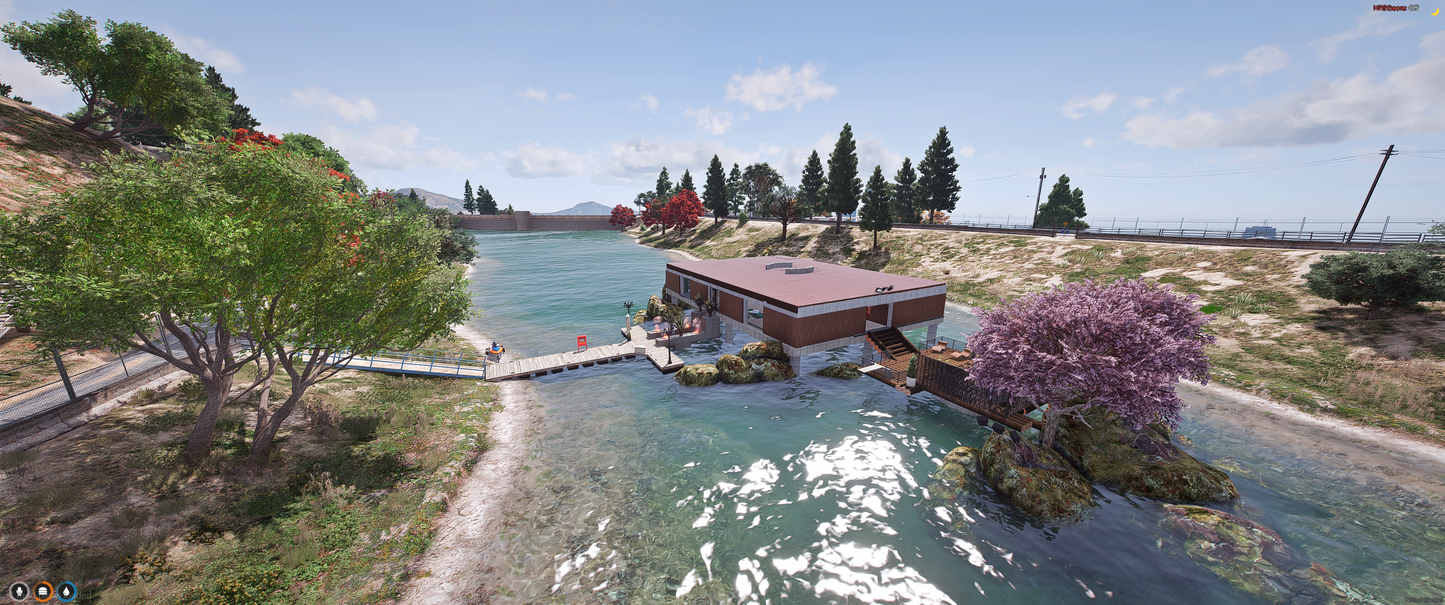Click the yellow crescent moon icon

point(1434,9)
